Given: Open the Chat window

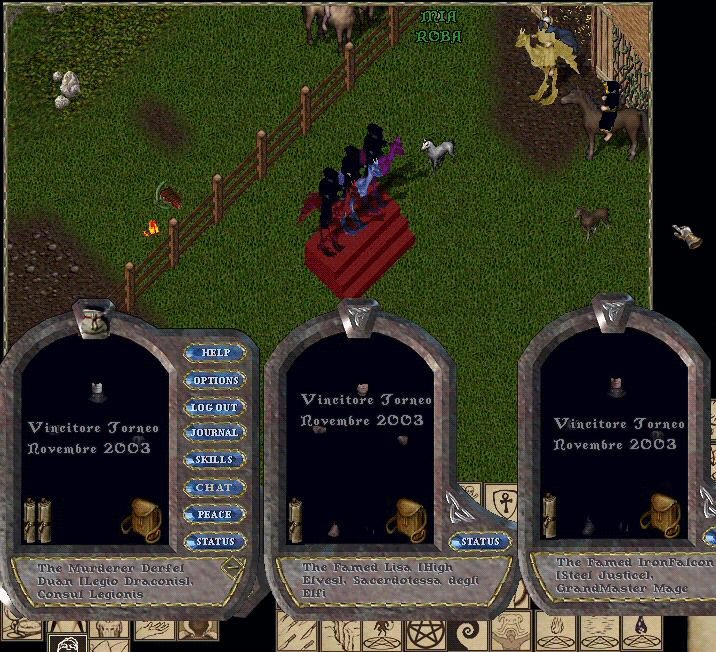Looking at the screenshot, I should tap(215, 487).
